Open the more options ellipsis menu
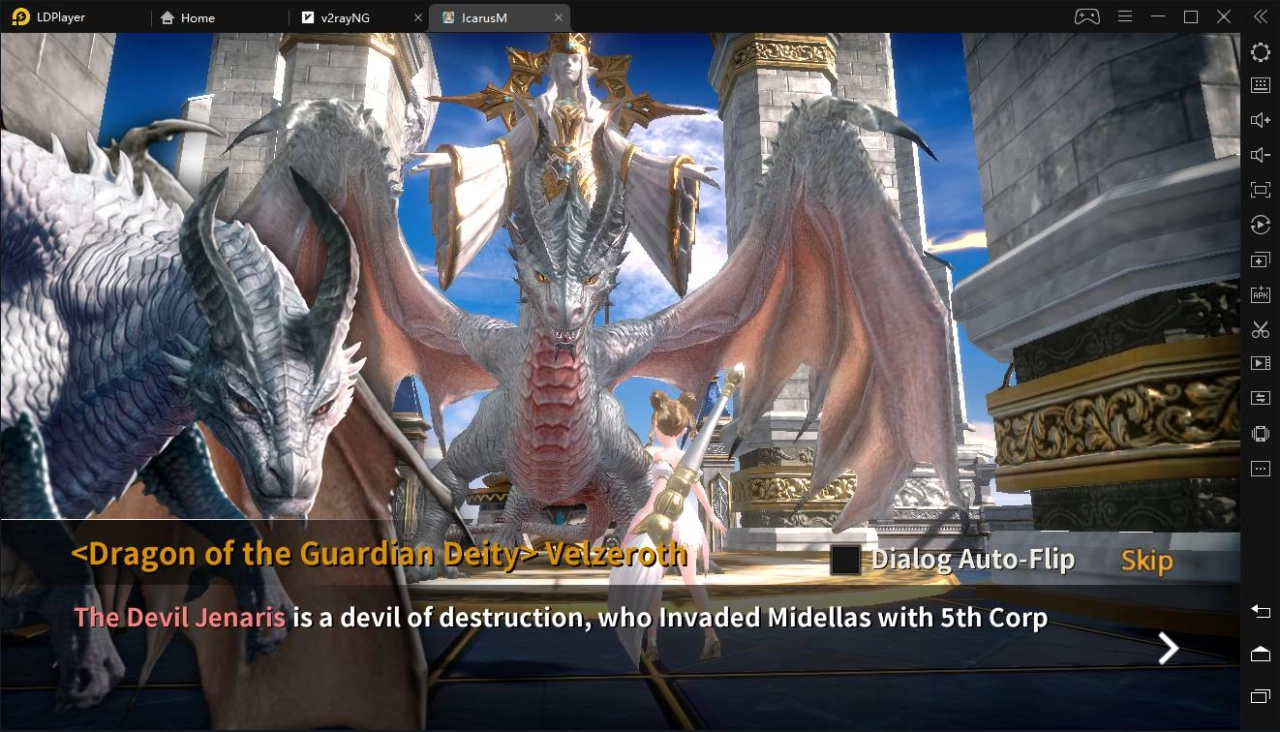Image resolution: width=1280 pixels, height=732 pixels. [x=1258, y=468]
